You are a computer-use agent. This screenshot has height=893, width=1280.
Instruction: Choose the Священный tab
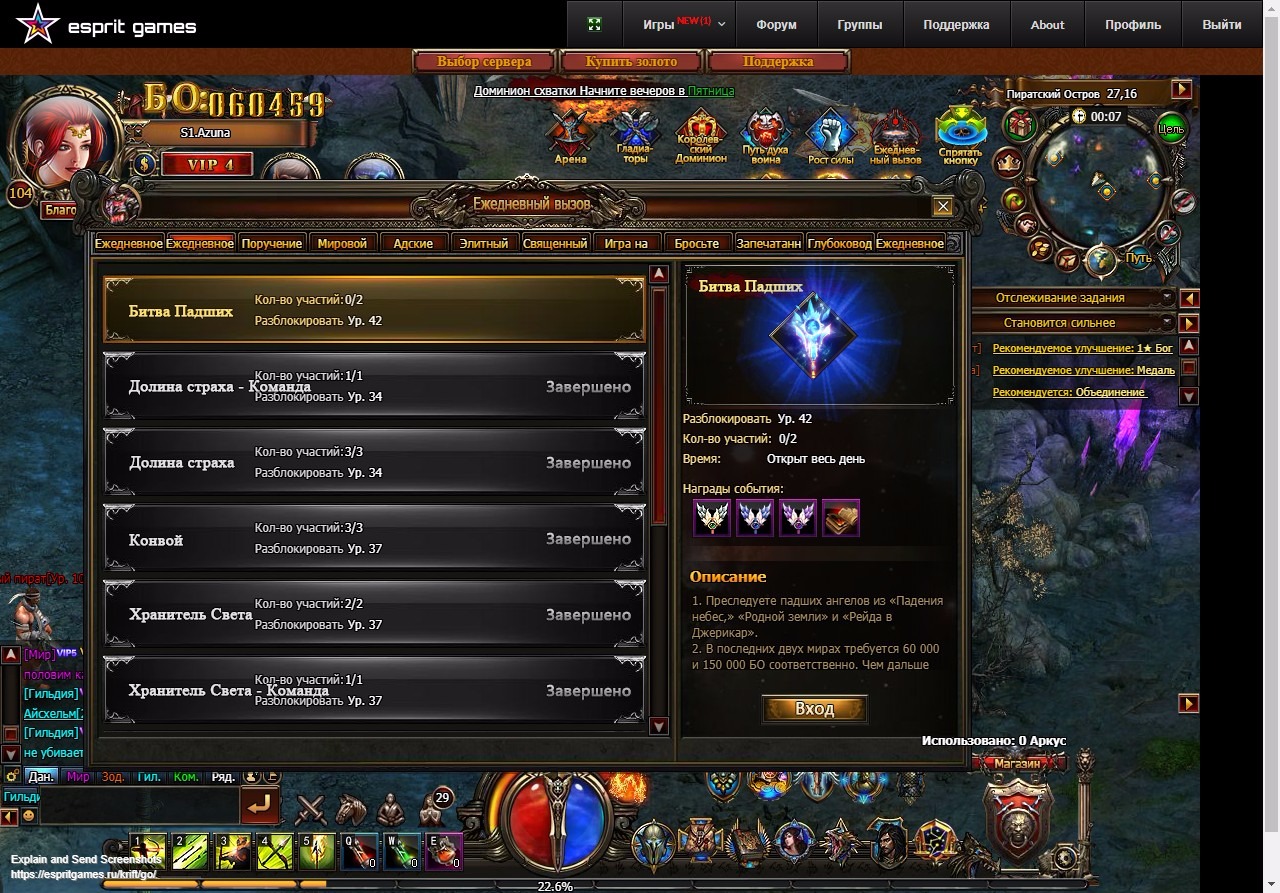click(x=555, y=243)
